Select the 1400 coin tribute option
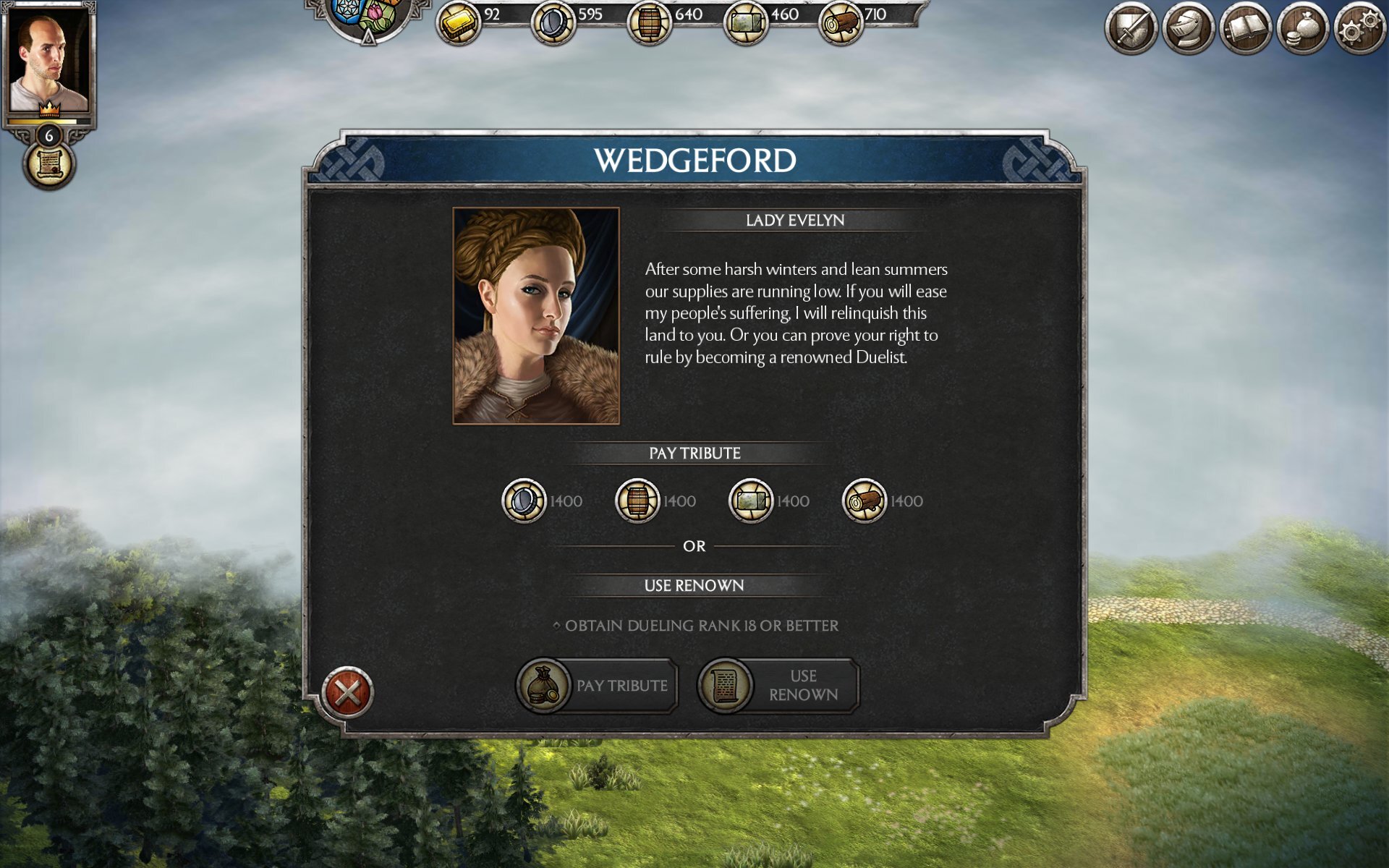Viewport: 1389px width, 868px height. tap(524, 501)
